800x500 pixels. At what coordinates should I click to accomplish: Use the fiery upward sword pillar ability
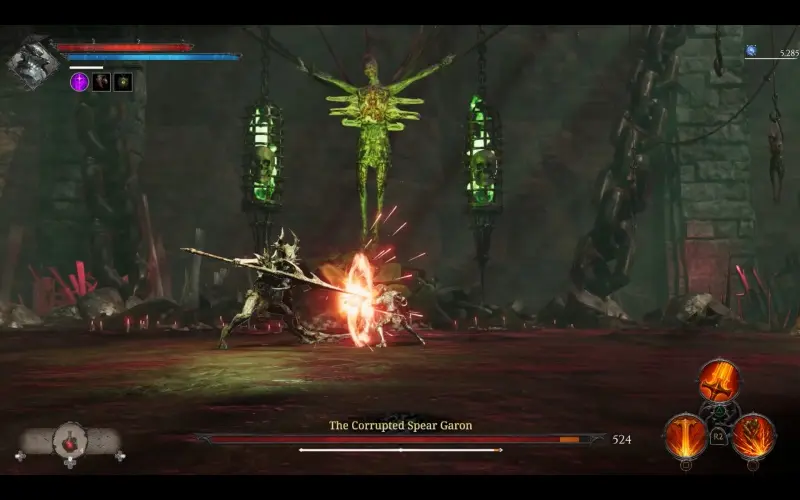point(686,435)
